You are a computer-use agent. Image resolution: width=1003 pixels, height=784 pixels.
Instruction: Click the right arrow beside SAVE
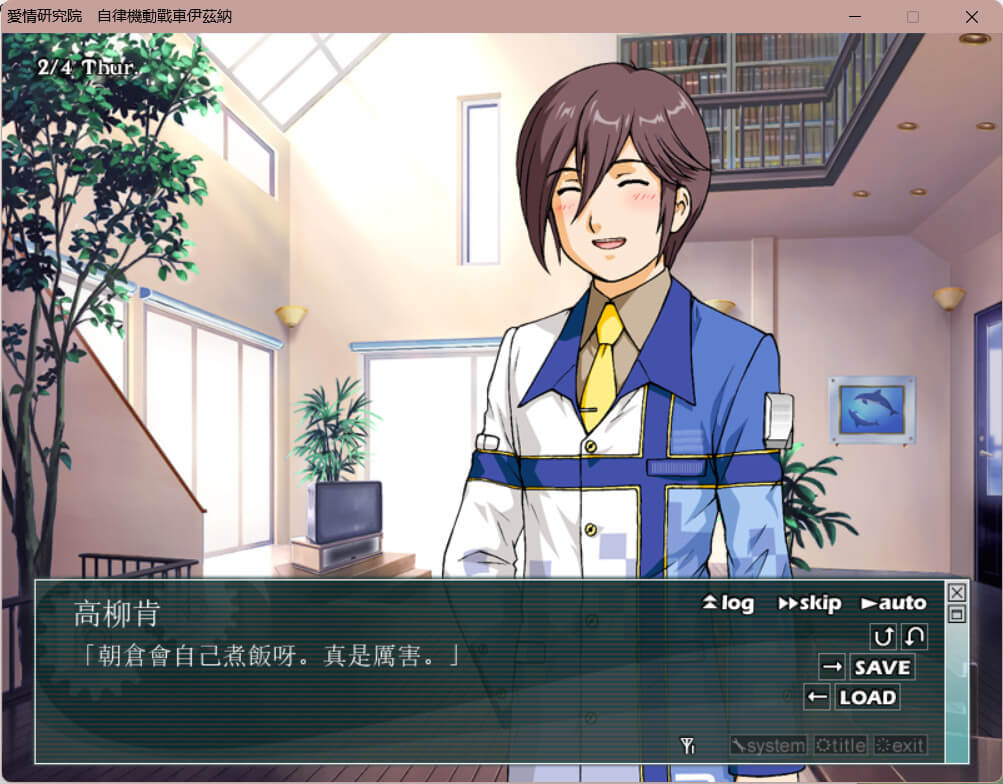coord(832,667)
